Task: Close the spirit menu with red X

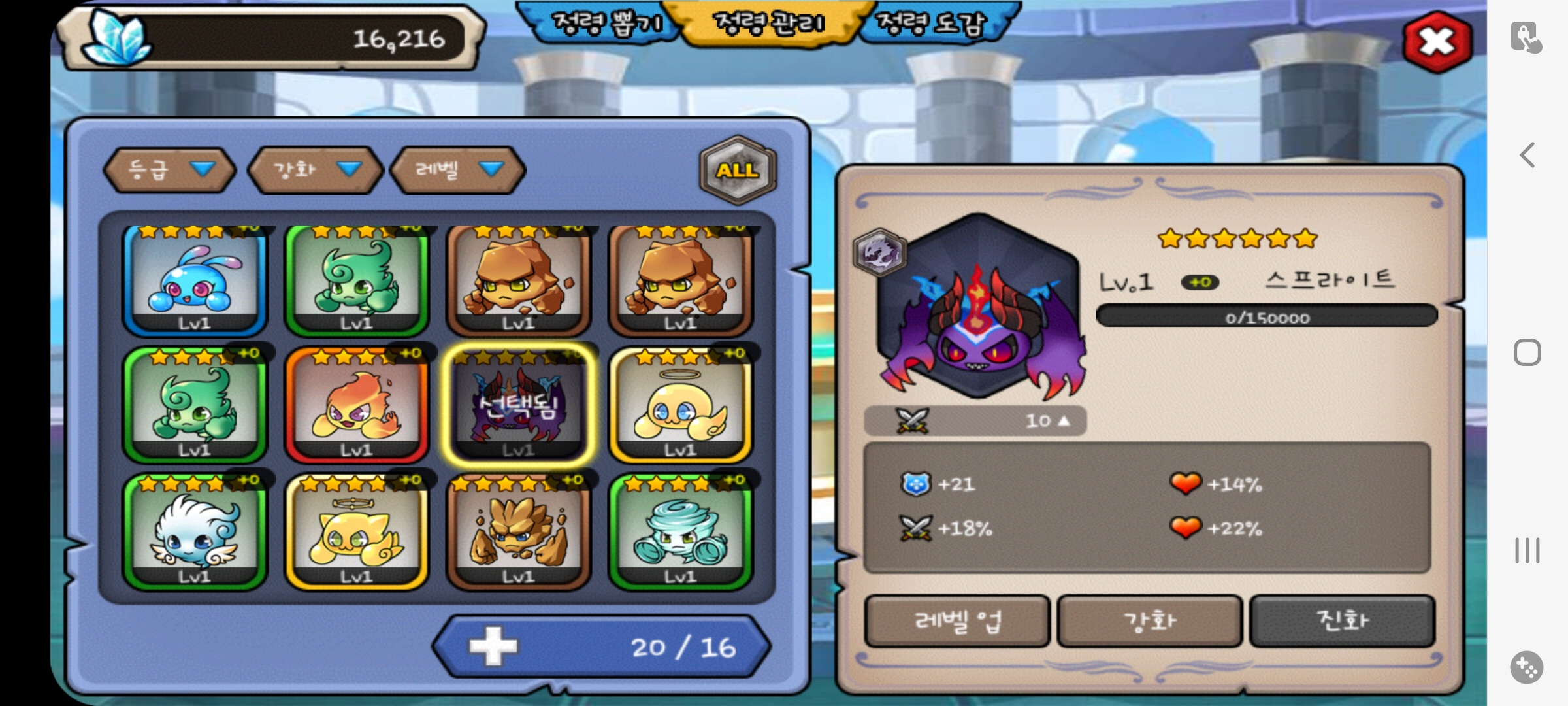Action: 1437,42
